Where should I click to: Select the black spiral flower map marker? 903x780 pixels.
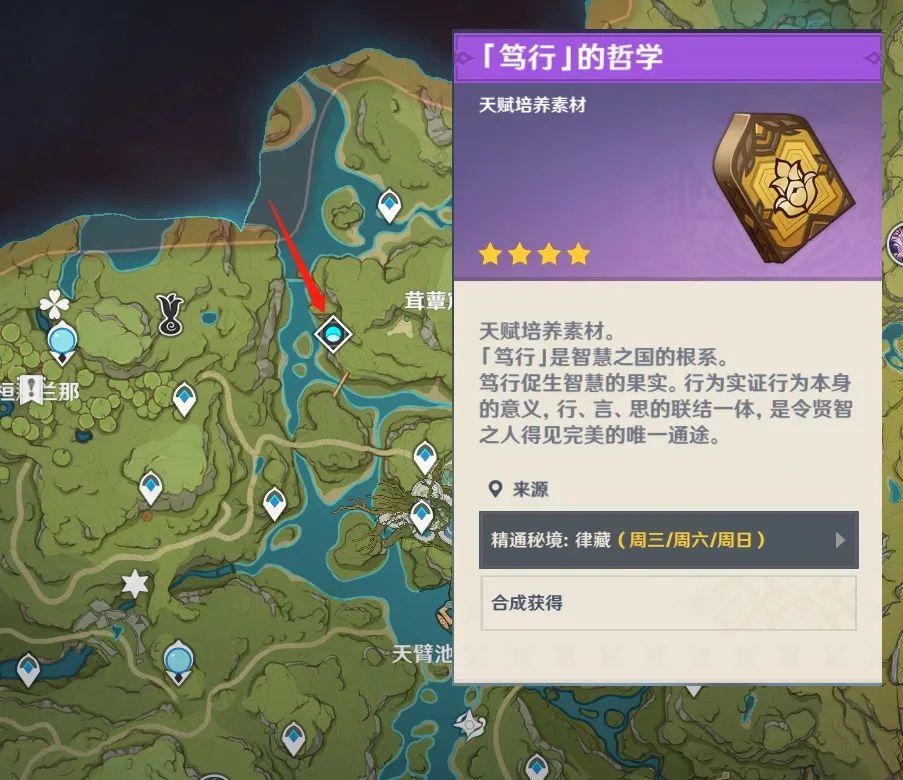[x=171, y=315]
